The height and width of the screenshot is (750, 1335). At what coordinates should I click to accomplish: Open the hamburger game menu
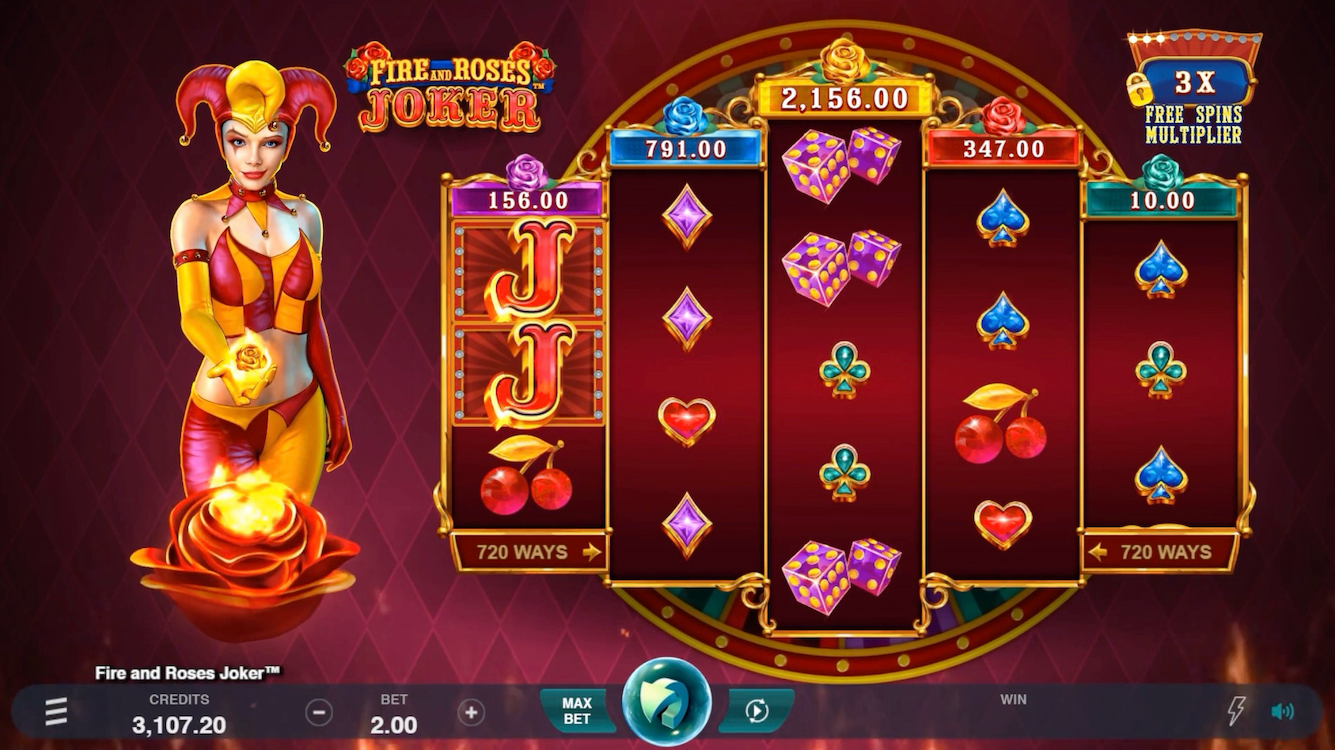(55, 711)
